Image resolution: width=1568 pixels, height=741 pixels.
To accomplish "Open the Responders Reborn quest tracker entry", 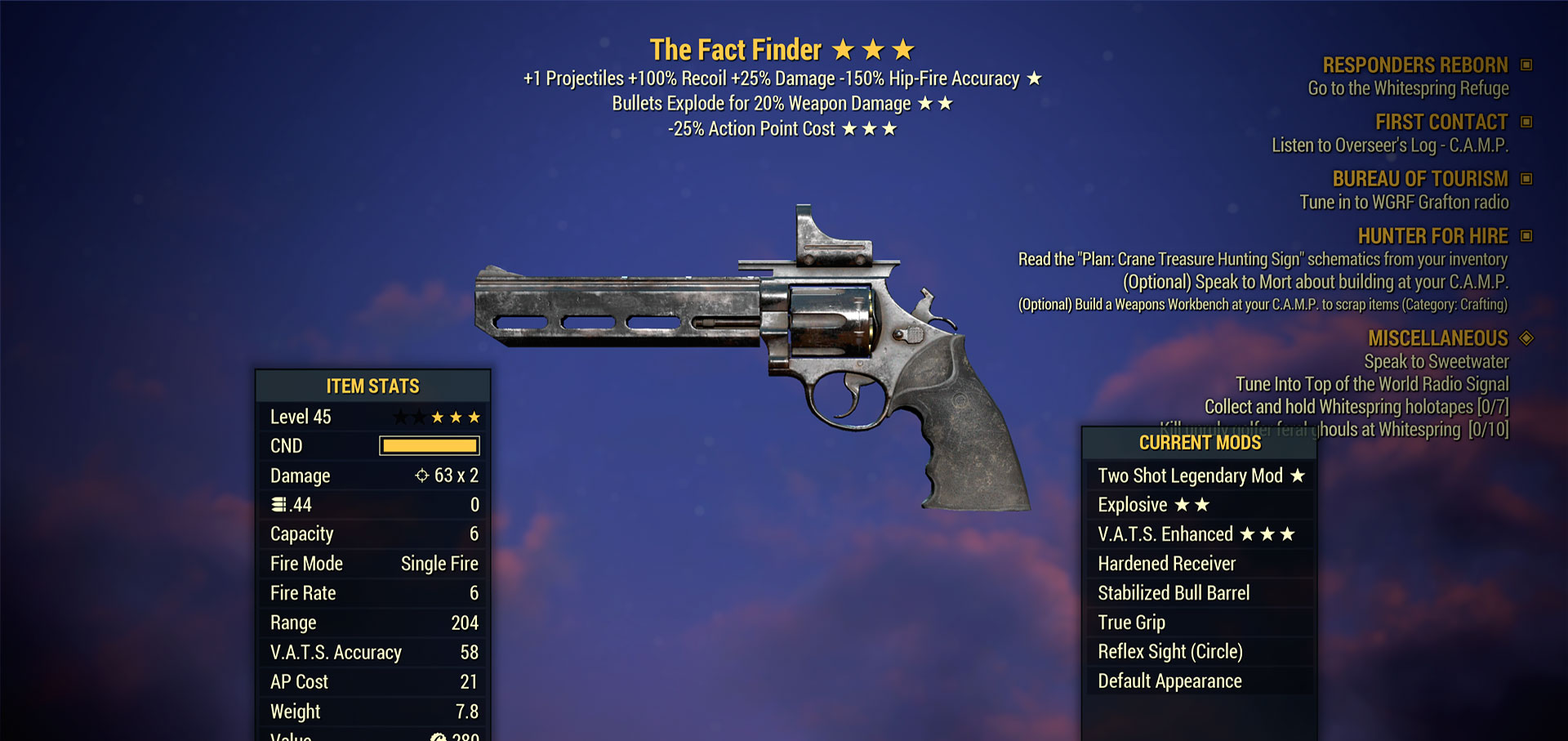I will tap(1414, 65).
